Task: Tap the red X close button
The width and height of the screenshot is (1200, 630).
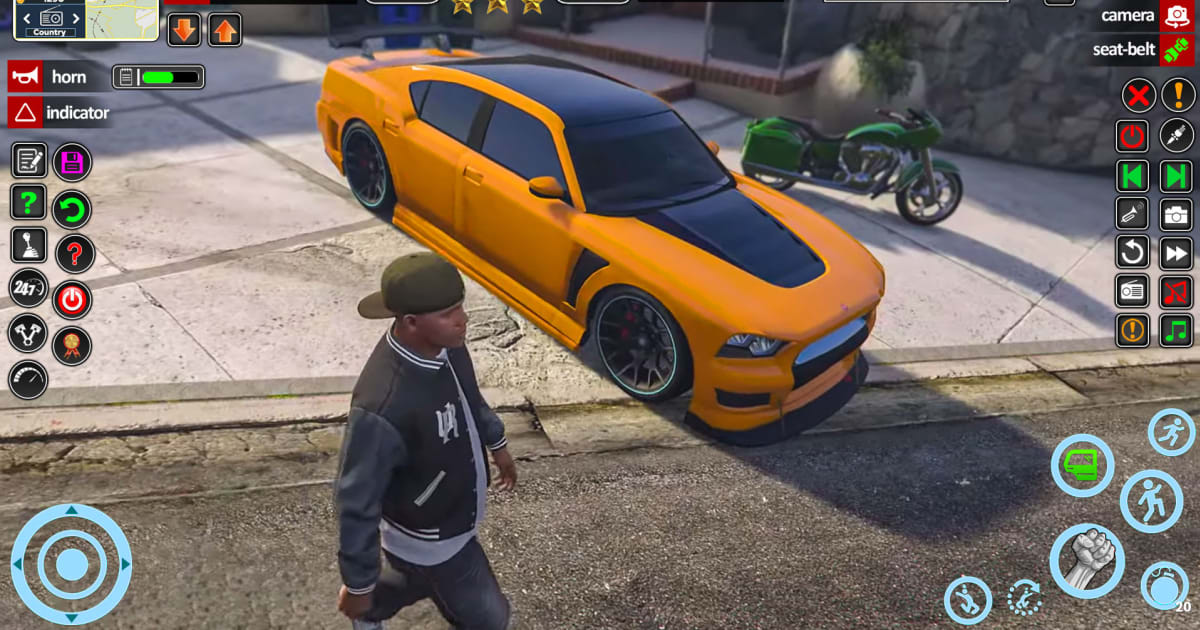Action: click(x=1136, y=96)
